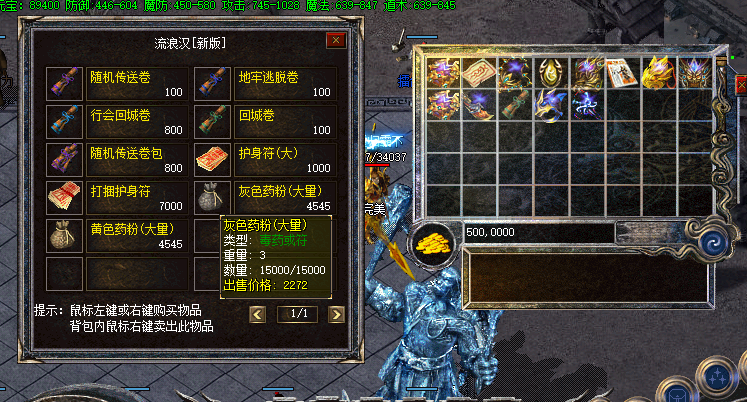Pick the golden helmet in the bag
The width and height of the screenshot is (747, 402).
(658, 71)
